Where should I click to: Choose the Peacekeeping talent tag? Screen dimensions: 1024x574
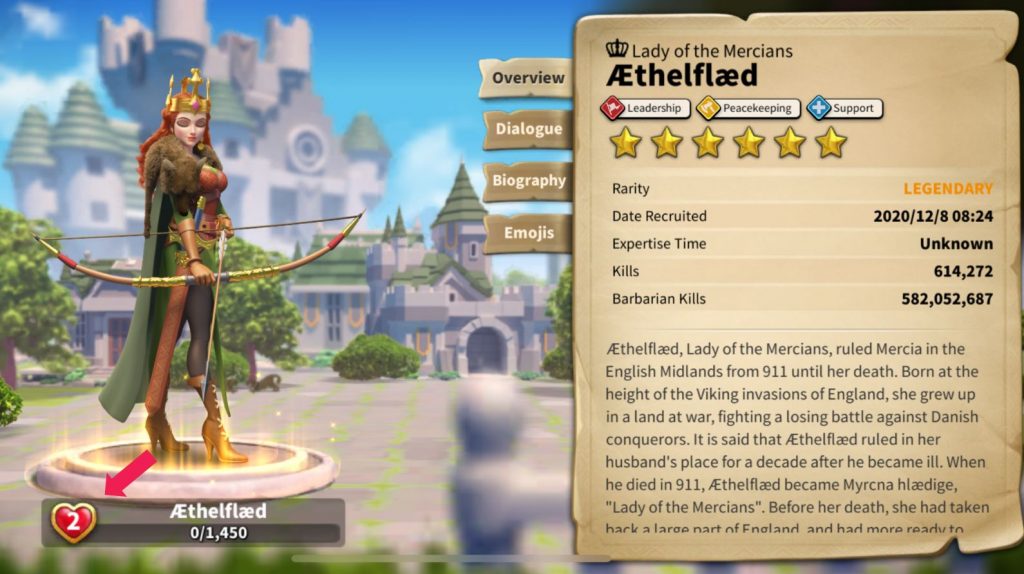click(748, 108)
